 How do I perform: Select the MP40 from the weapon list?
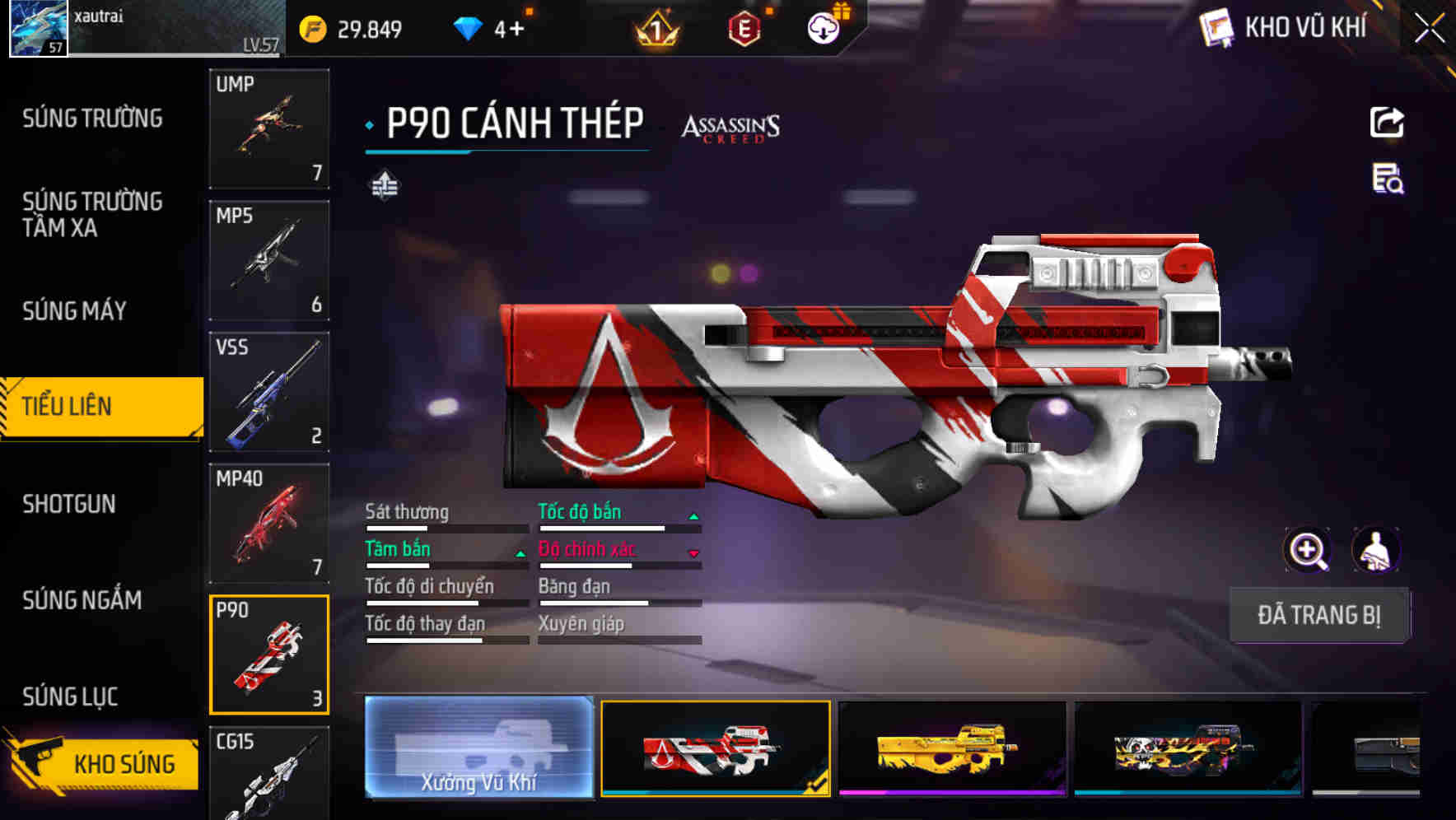268,523
